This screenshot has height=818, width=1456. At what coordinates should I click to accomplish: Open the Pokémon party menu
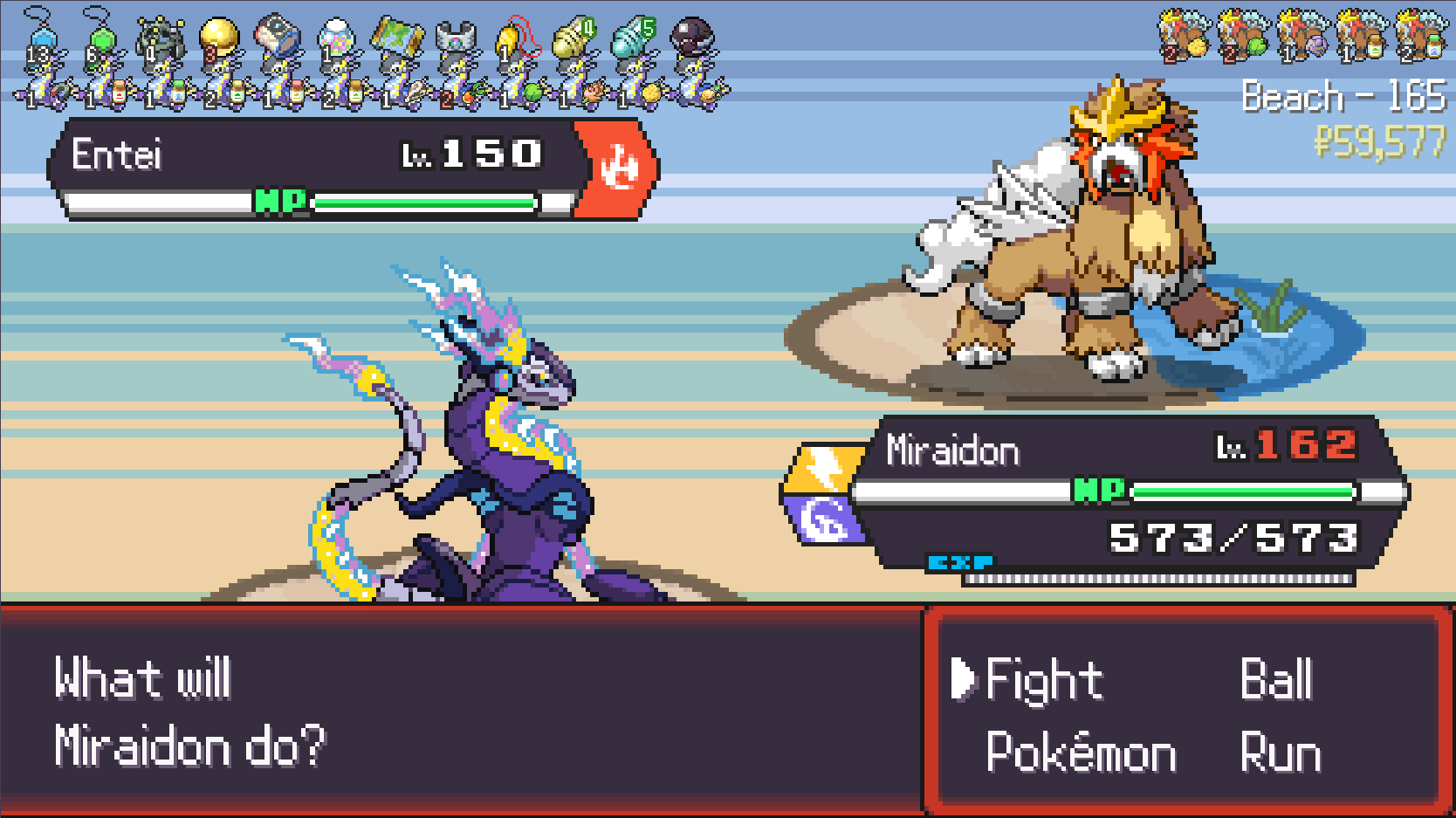(1081, 753)
